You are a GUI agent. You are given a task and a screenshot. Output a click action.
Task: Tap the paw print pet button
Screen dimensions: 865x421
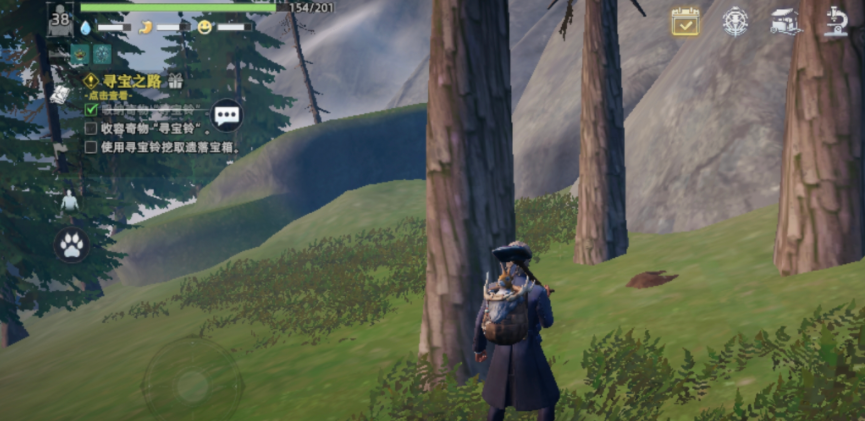pyautogui.click(x=71, y=245)
